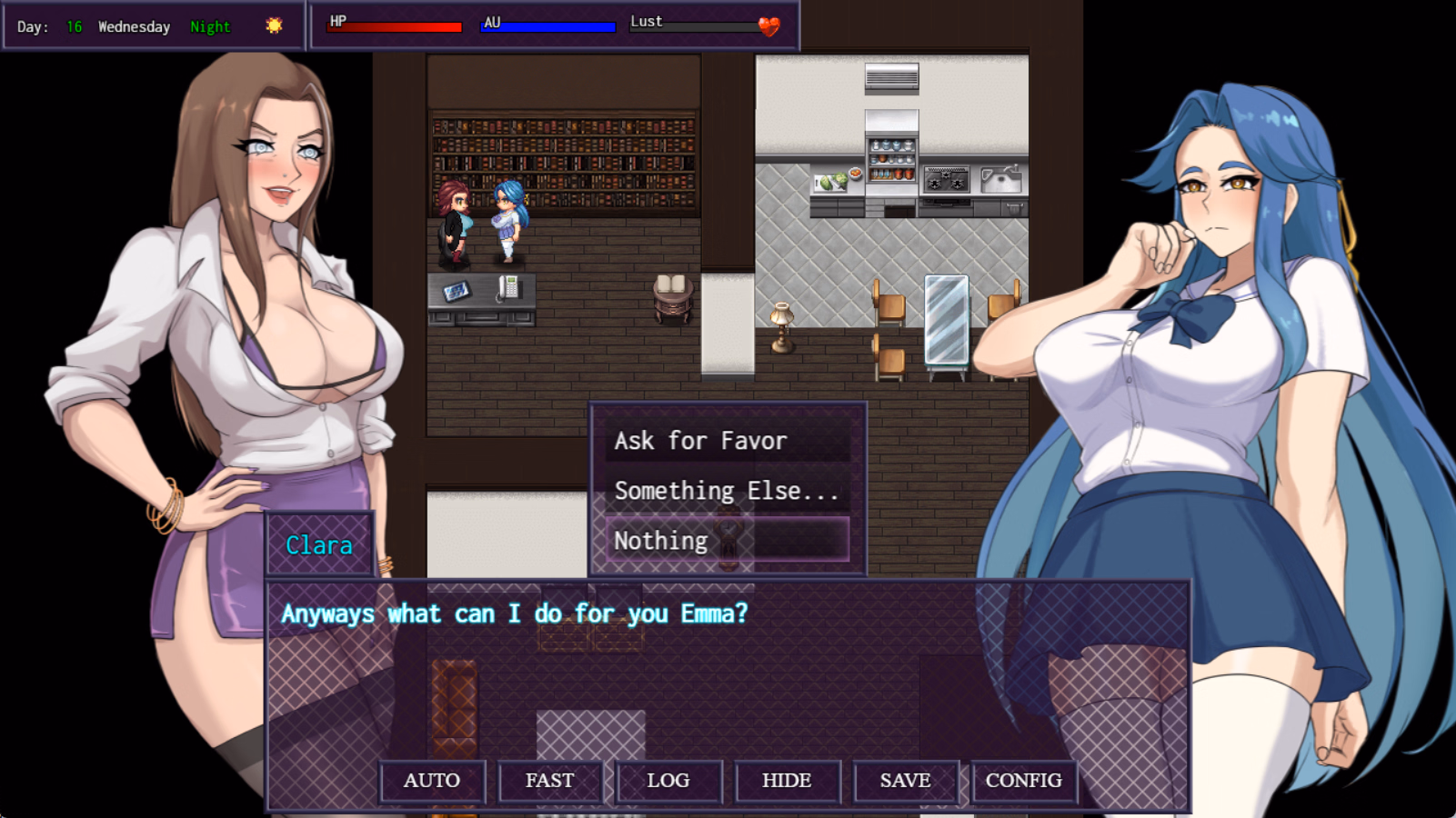This screenshot has width=1456, height=818.
Task: Click the kitchen sink sprite
Action: (x=1002, y=178)
